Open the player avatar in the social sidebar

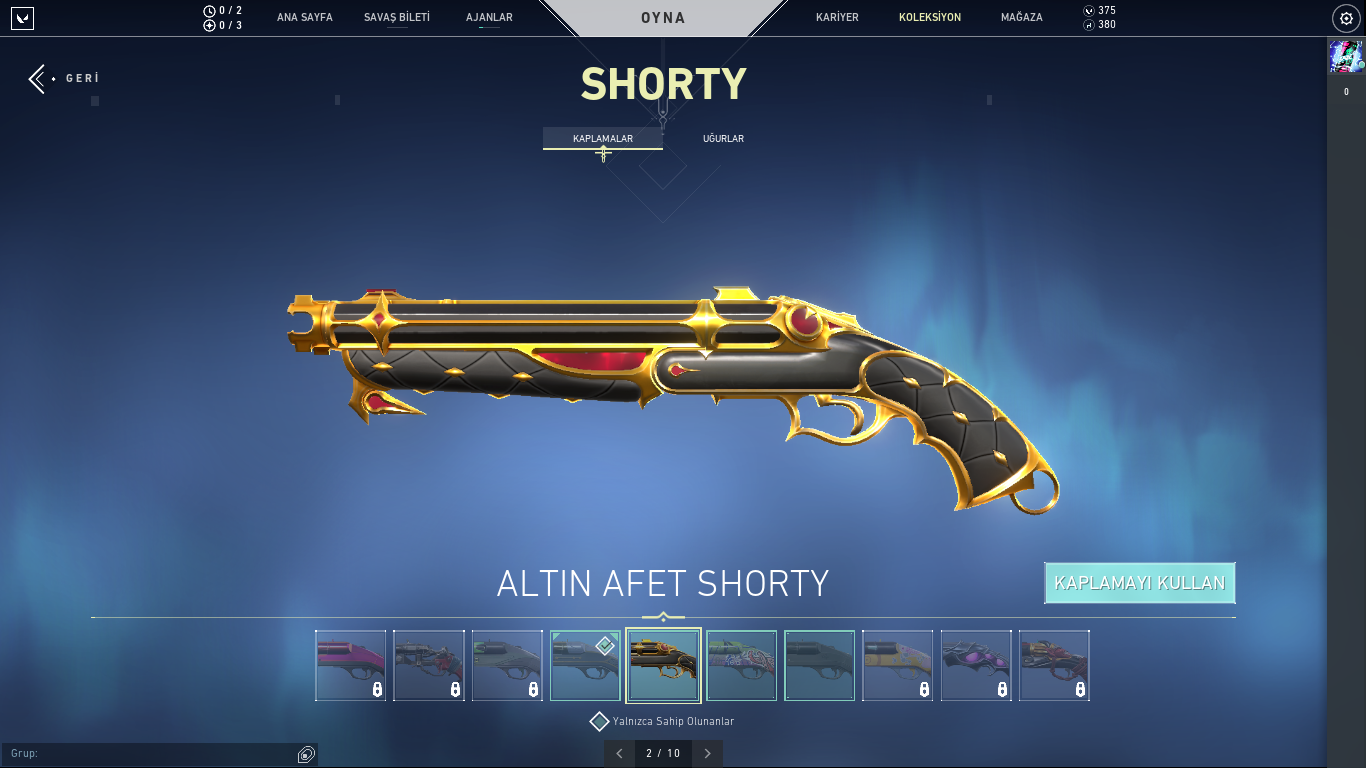(1346, 56)
